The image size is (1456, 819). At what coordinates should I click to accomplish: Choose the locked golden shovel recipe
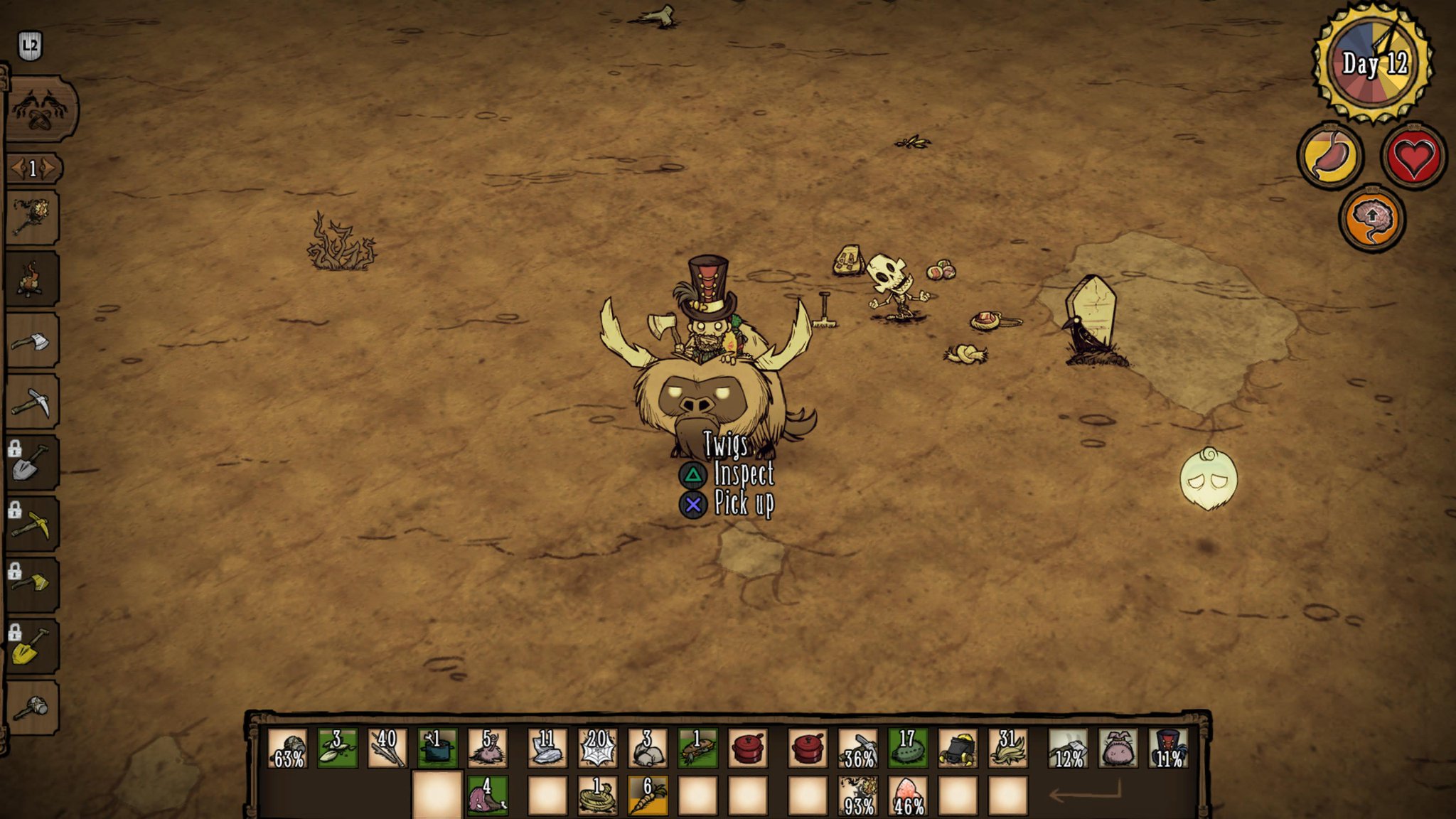32,647
